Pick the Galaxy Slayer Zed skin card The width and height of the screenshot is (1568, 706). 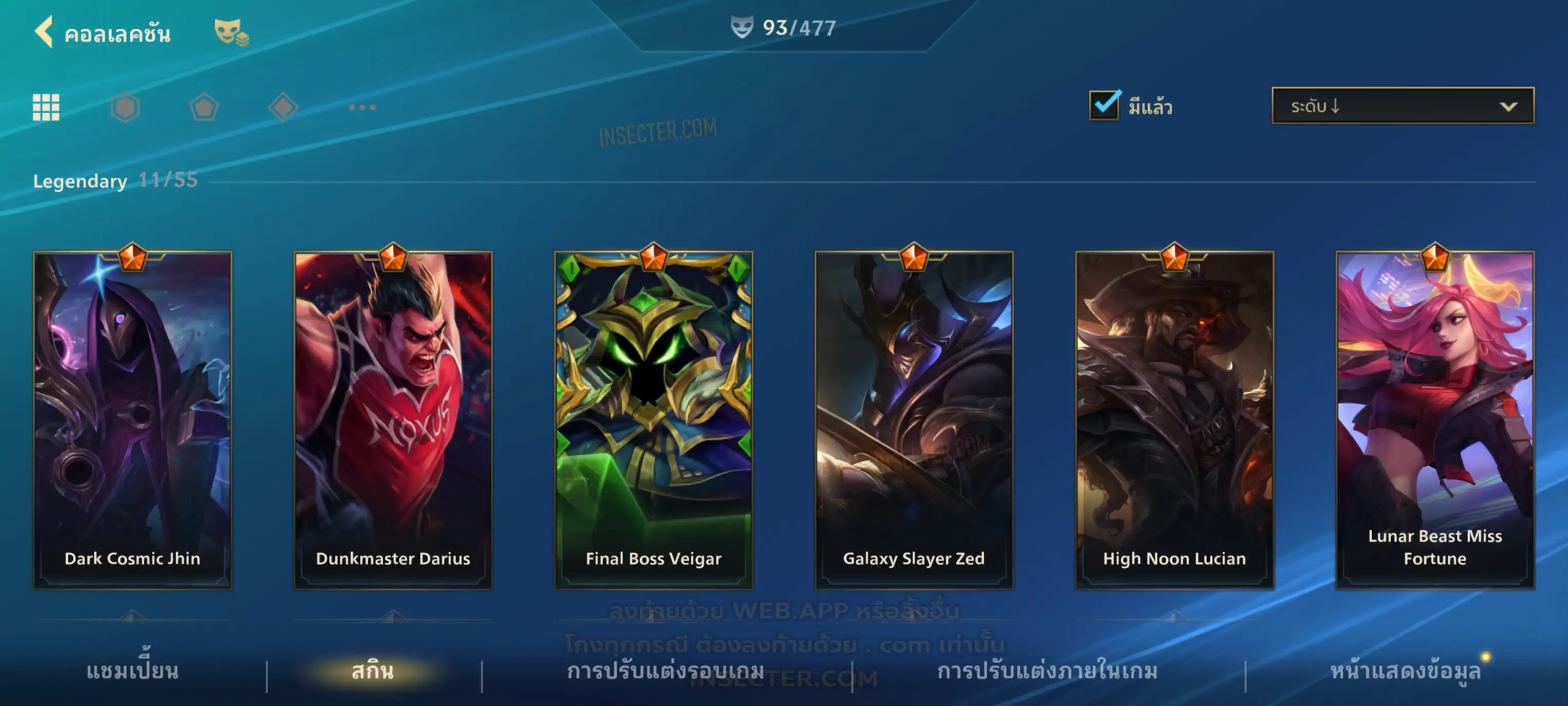click(914, 420)
